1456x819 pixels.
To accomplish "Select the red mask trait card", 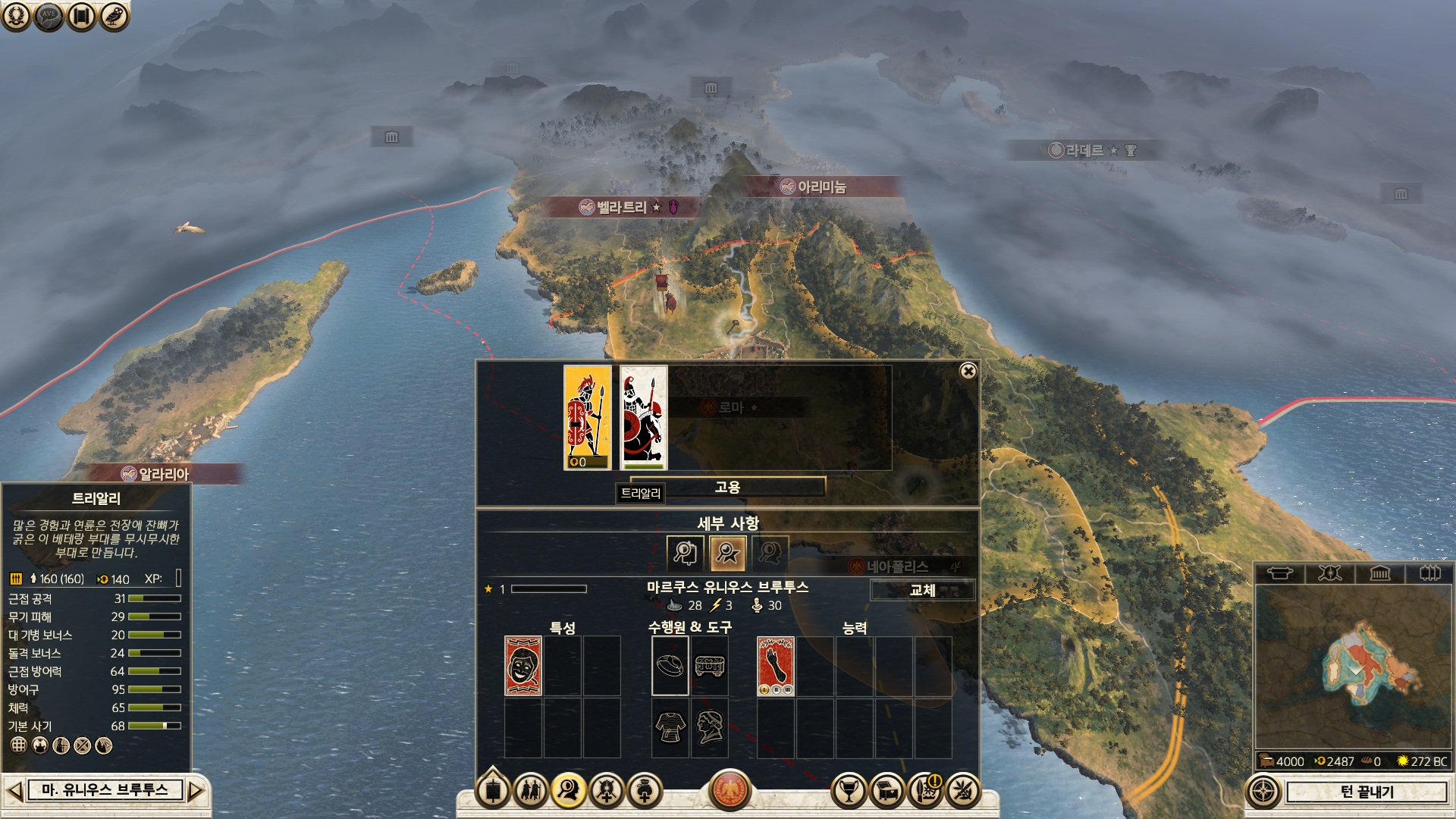I will [522, 666].
